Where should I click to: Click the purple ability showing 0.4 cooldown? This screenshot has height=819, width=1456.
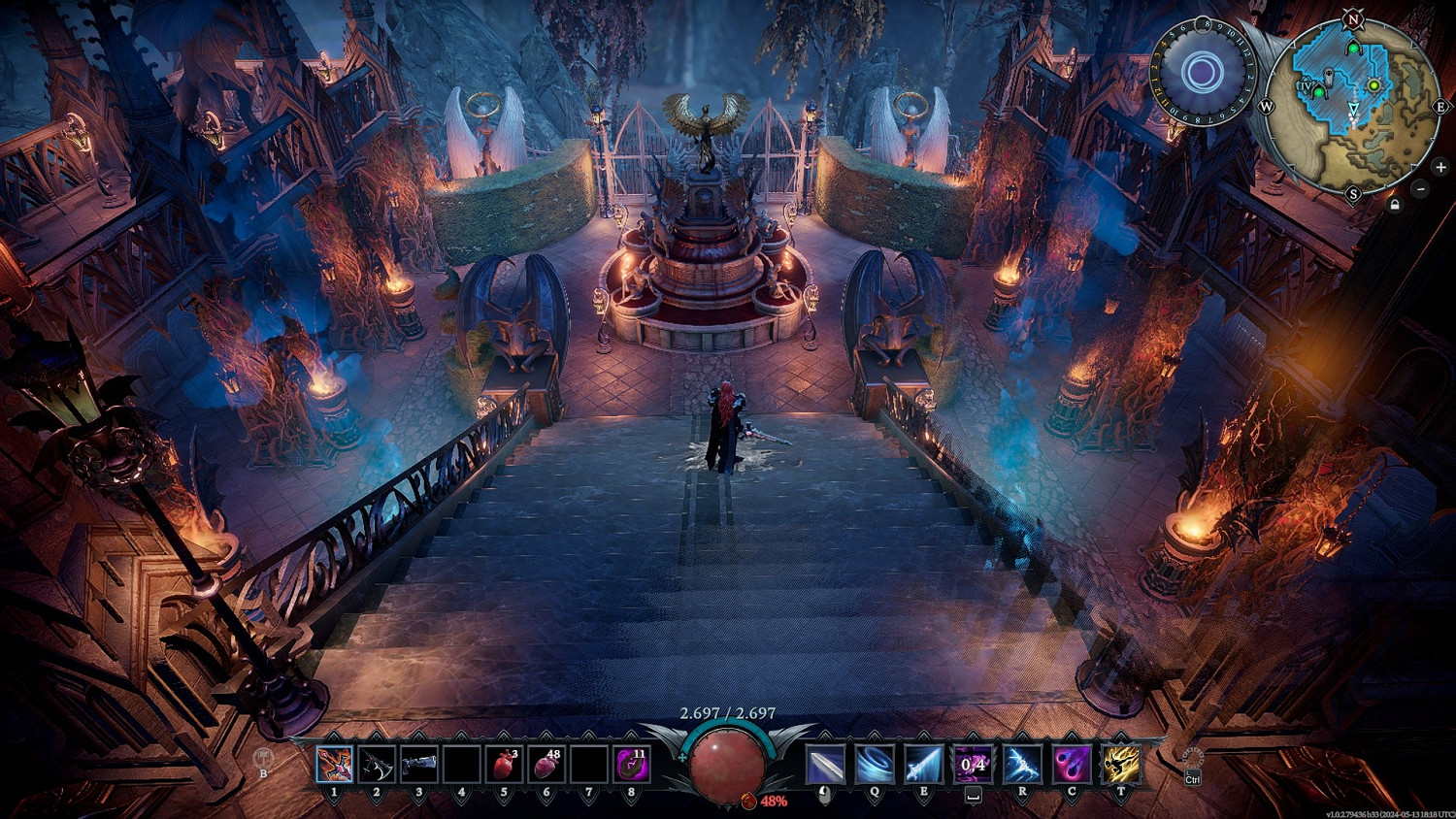tap(973, 765)
